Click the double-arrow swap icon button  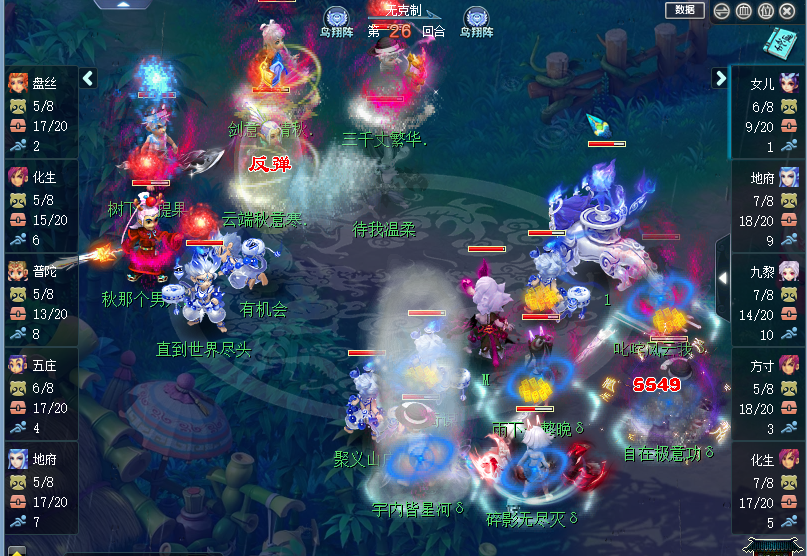[722, 11]
